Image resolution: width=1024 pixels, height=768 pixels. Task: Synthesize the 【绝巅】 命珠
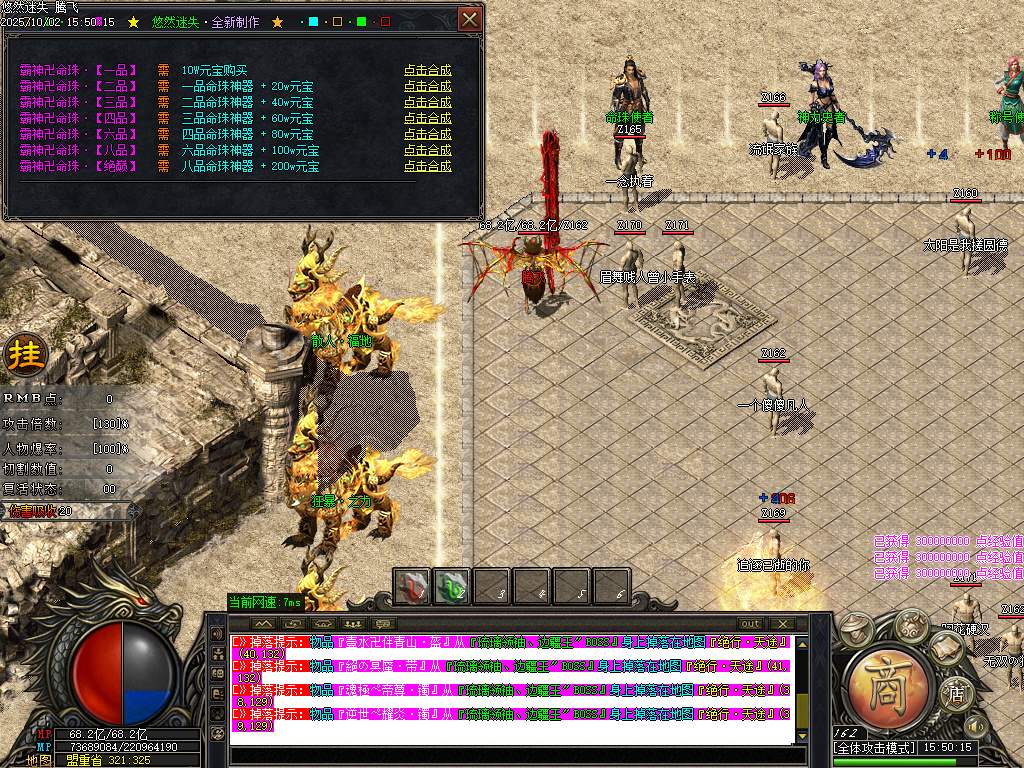427,166
